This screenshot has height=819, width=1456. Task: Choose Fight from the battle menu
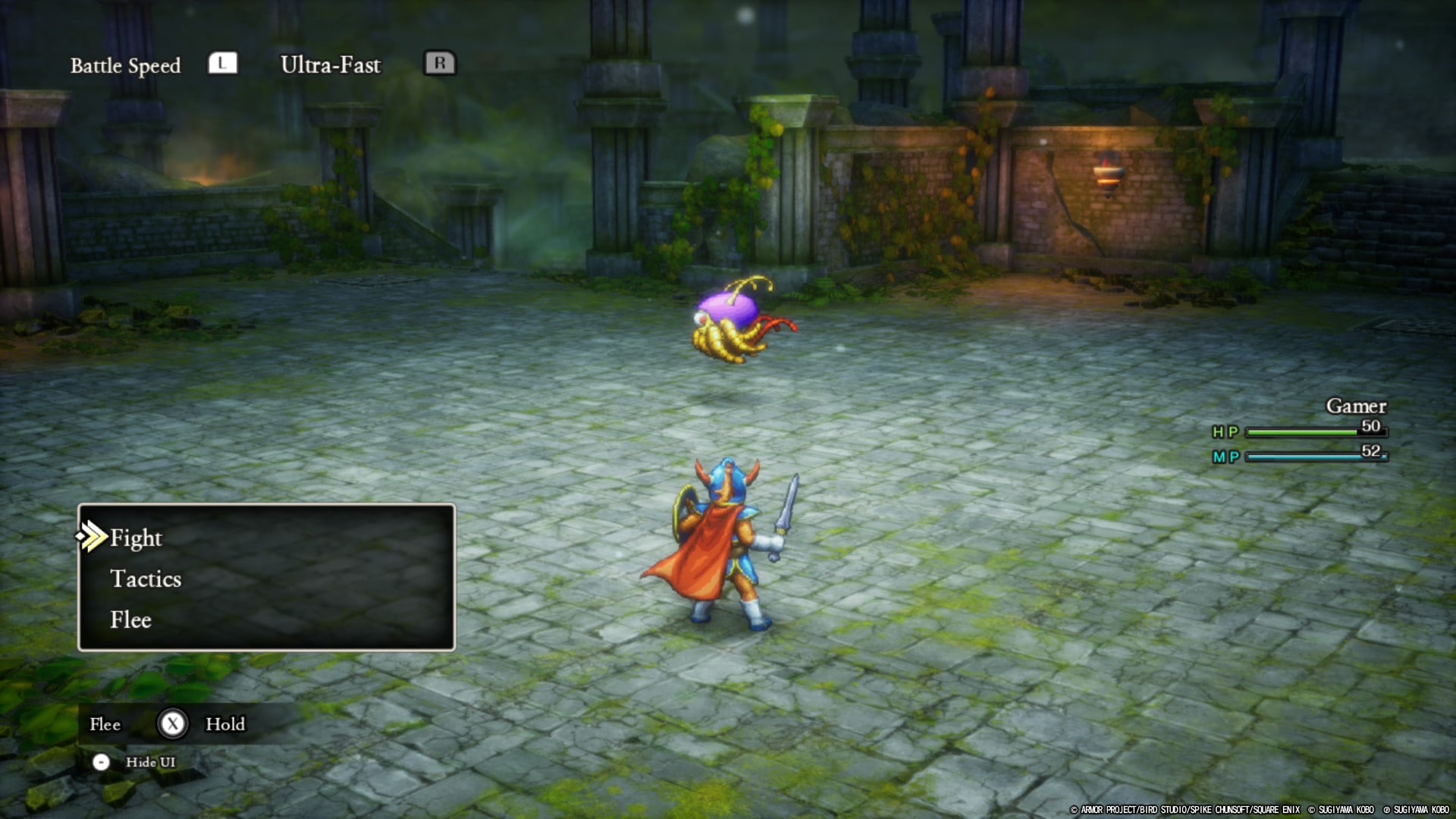[x=135, y=538]
